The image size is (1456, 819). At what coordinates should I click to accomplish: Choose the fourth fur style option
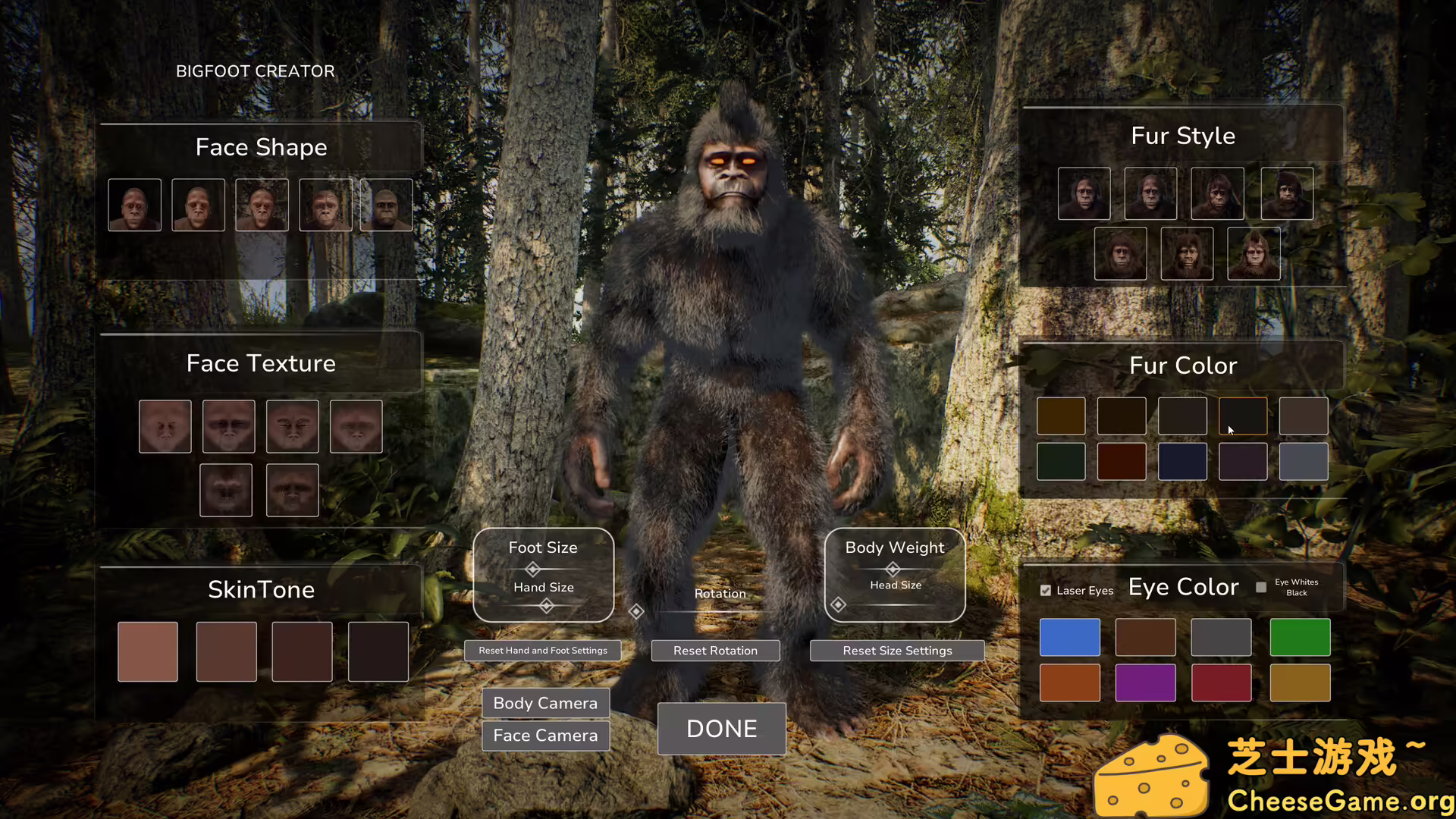pos(1287,193)
